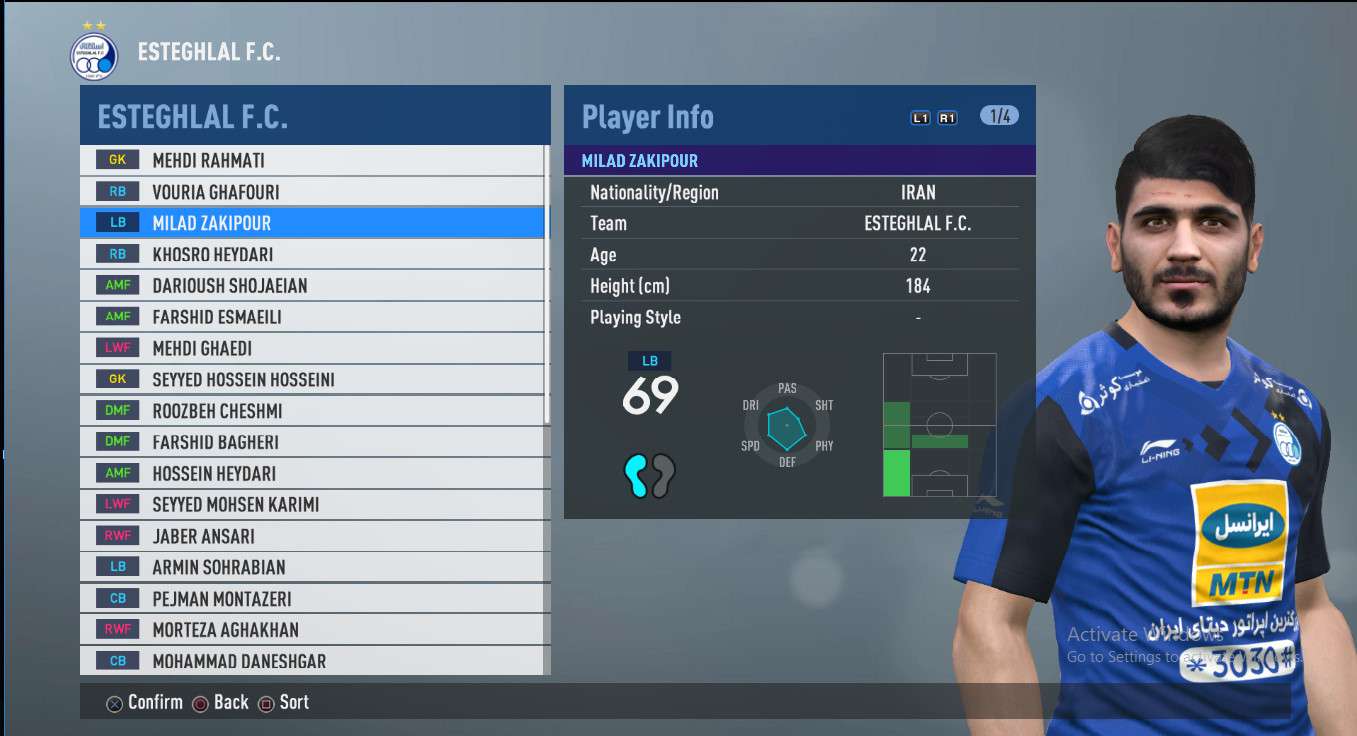Select Morteza Aghakhan in the list
The height and width of the screenshot is (736, 1357).
point(312,630)
